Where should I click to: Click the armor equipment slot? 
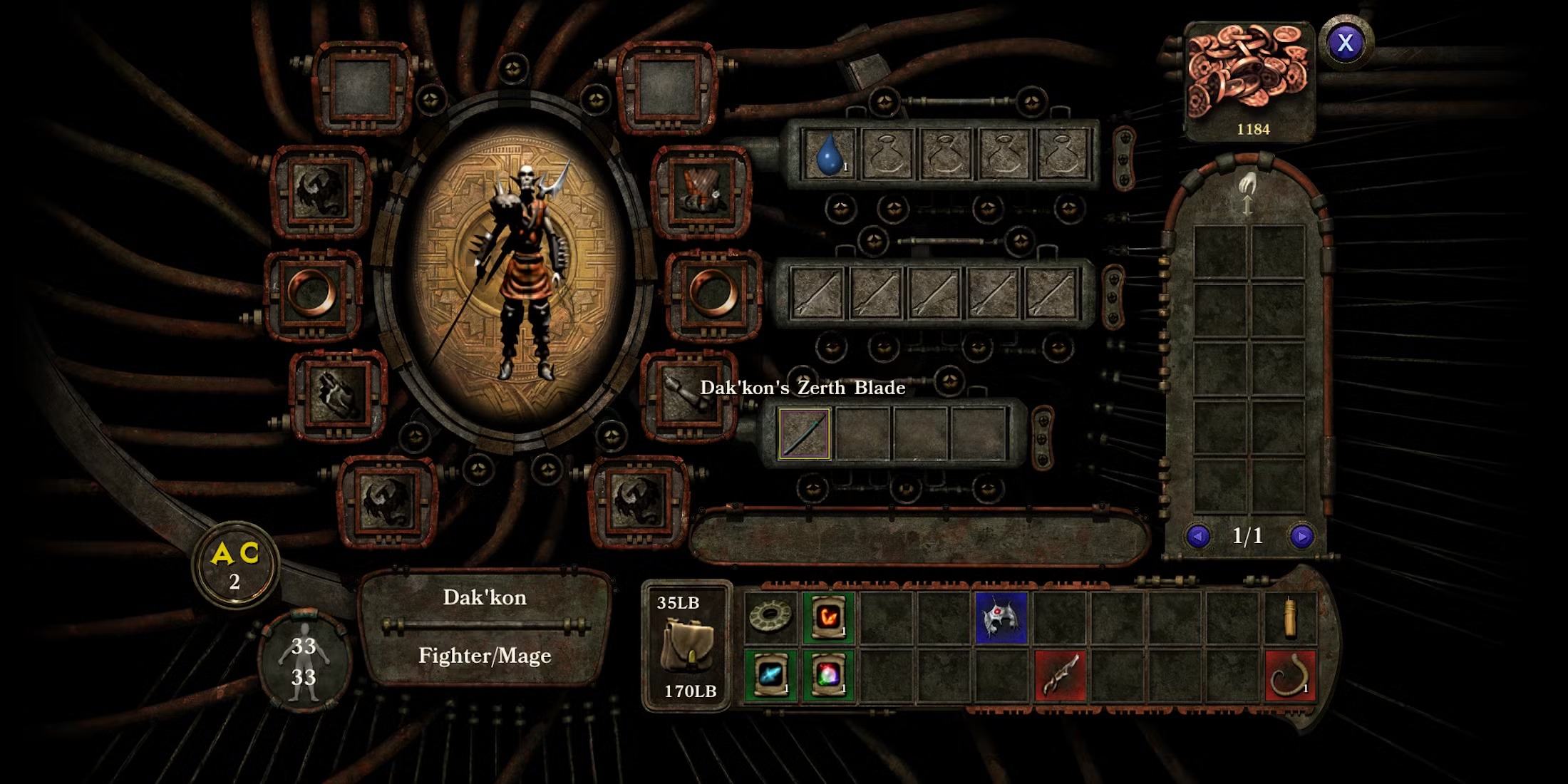(x=701, y=192)
